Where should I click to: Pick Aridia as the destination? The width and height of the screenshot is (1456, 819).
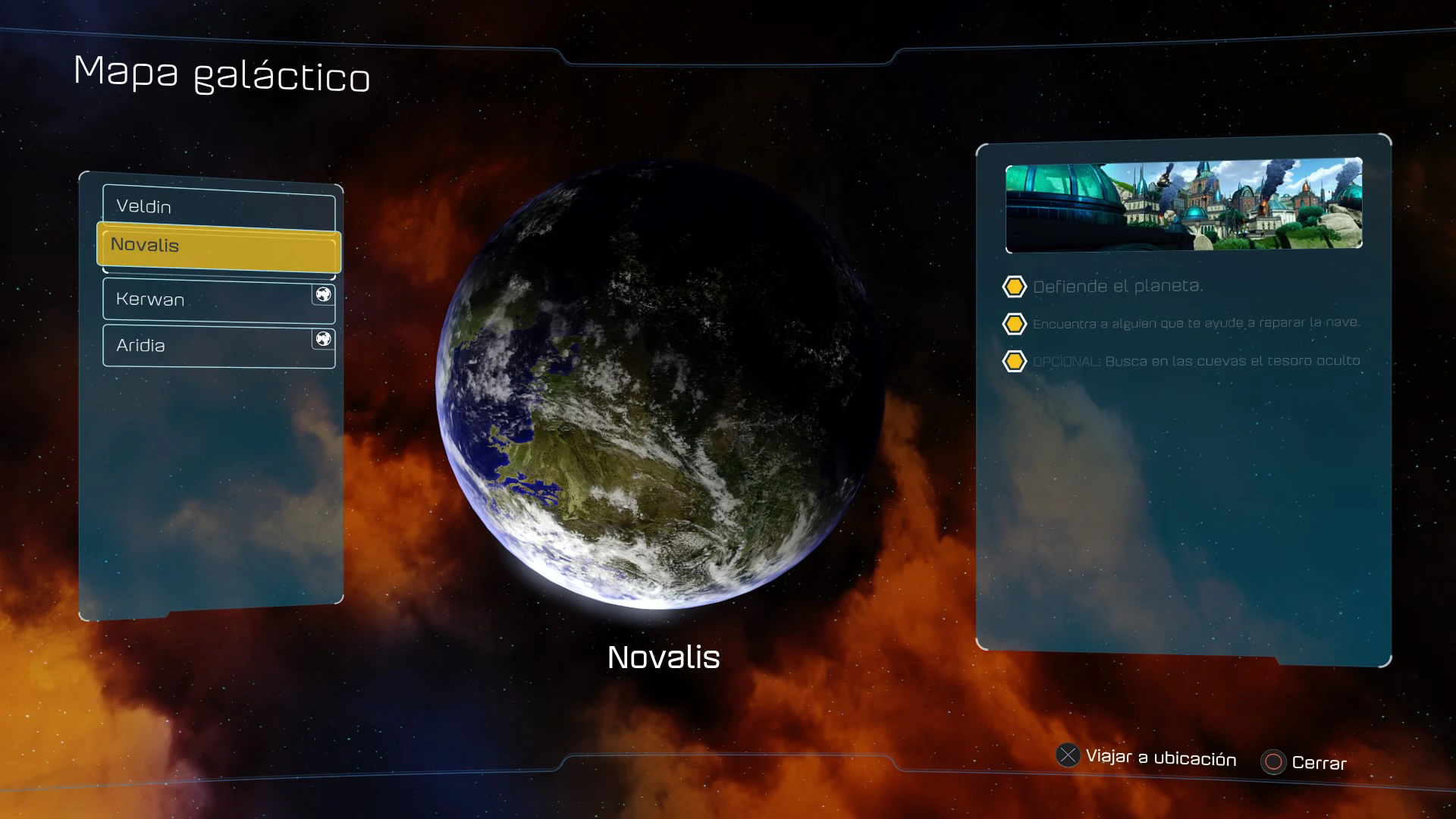click(x=218, y=346)
